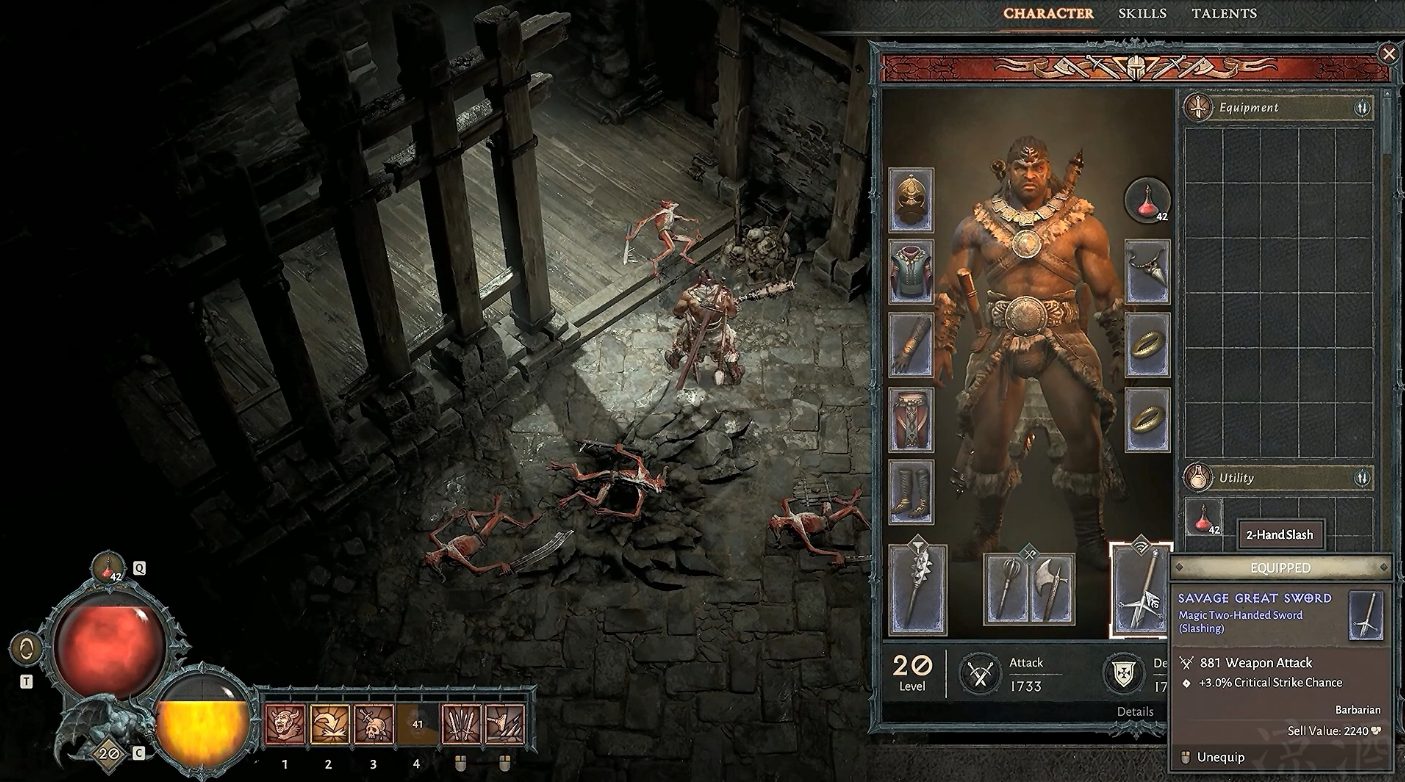Image resolution: width=1405 pixels, height=782 pixels.
Task: Select the spiked two-handed mace slot
Action: pyautogui.click(x=917, y=589)
